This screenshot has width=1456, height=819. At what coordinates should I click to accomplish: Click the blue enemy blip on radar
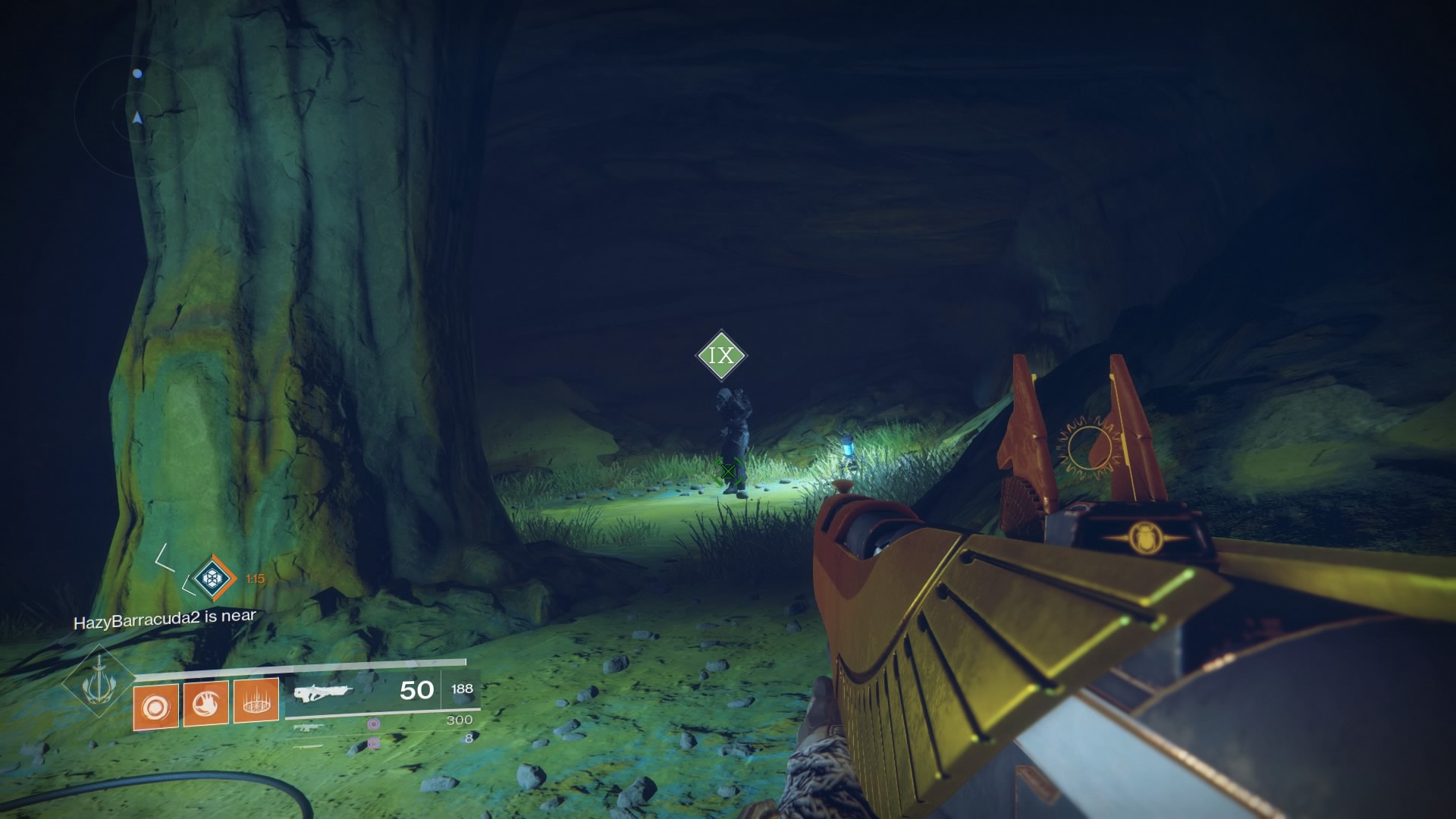tap(137, 74)
